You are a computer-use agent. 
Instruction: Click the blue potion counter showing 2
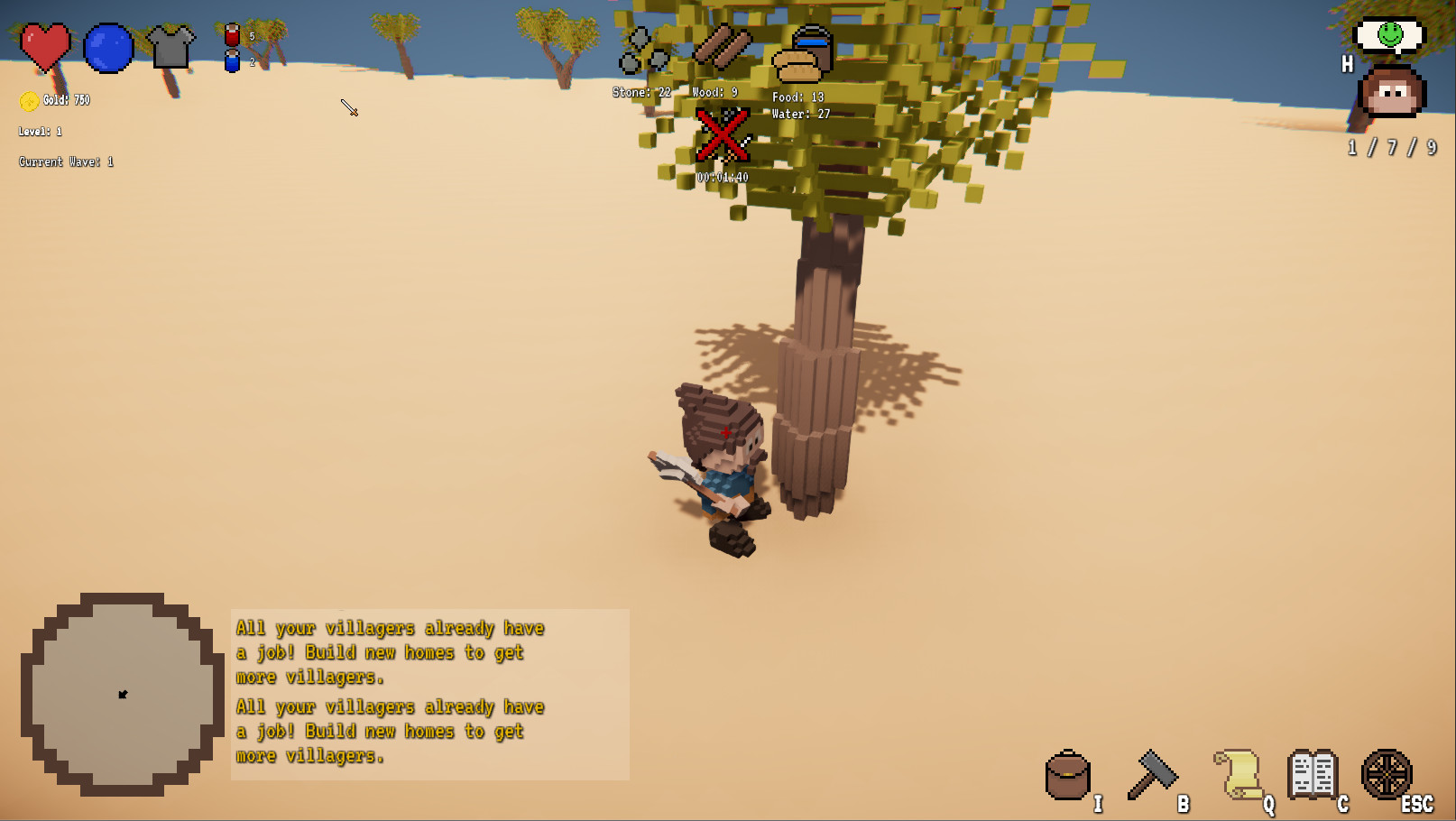click(233, 63)
